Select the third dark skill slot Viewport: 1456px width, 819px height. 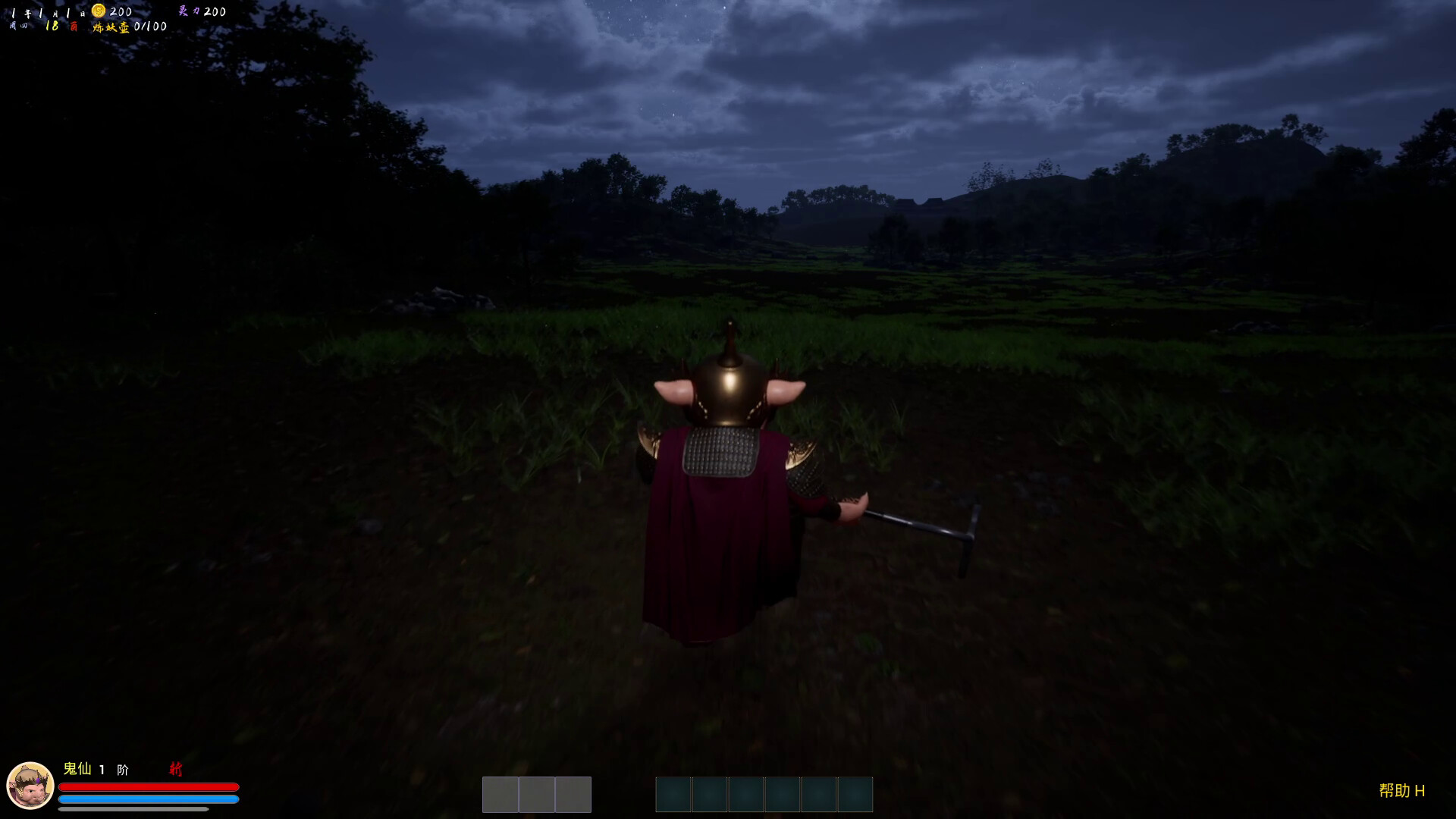click(x=744, y=794)
